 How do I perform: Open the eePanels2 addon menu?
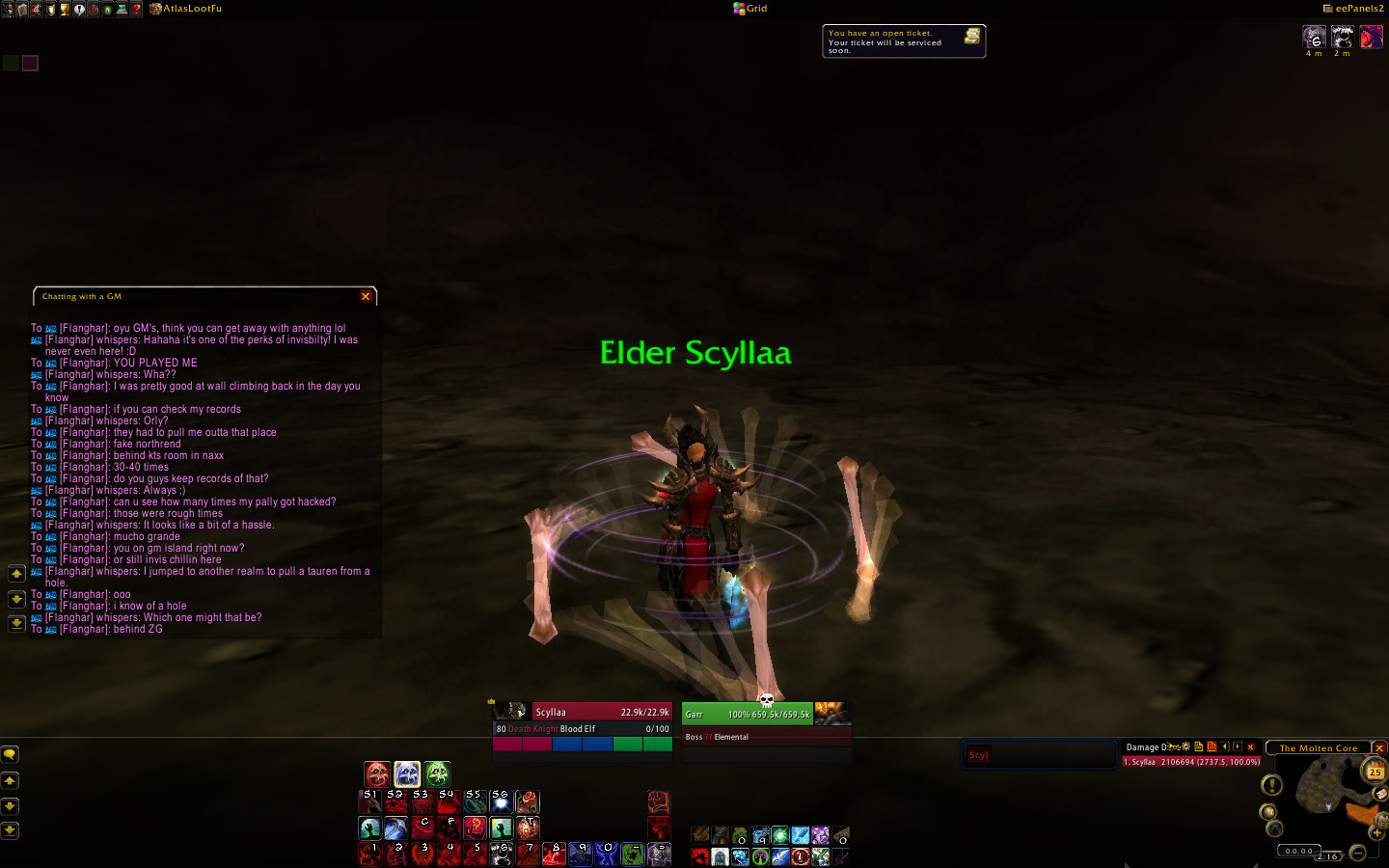[1353, 9]
